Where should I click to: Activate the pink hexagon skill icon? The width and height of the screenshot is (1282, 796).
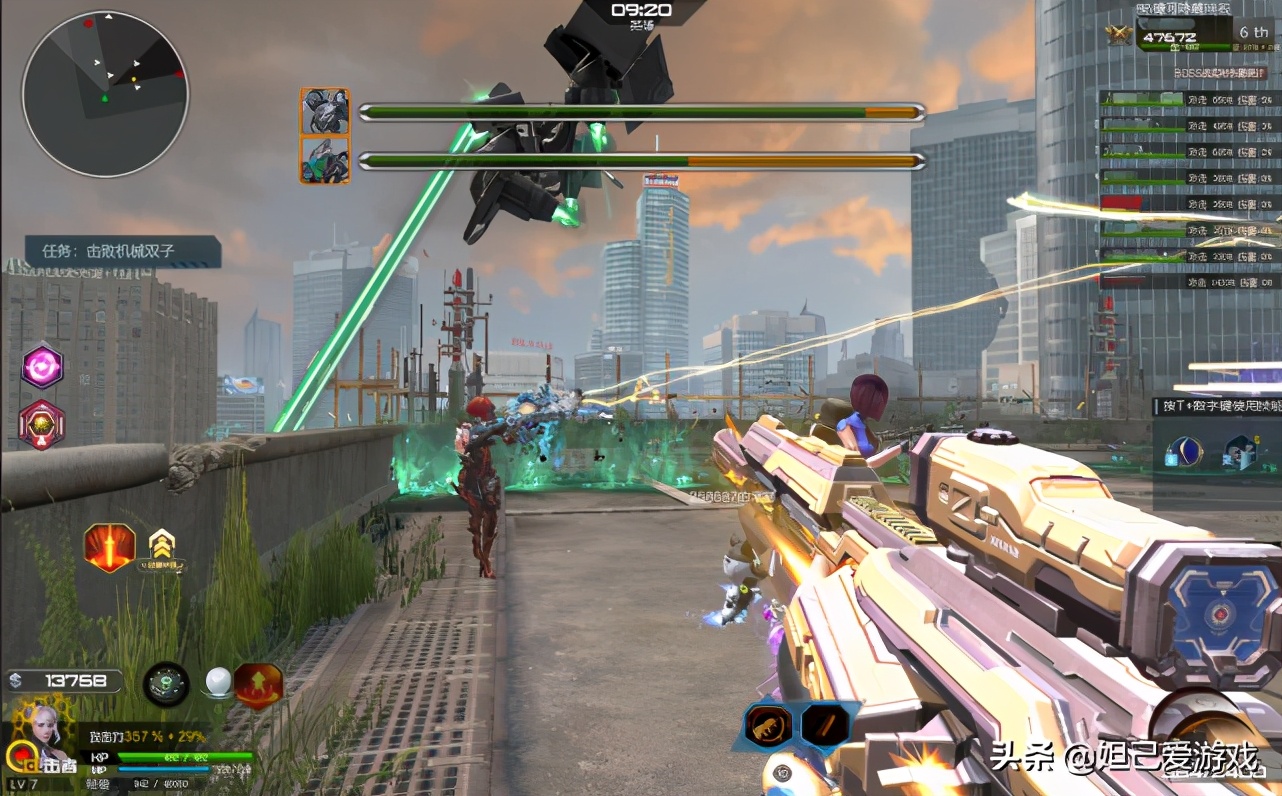[42, 366]
